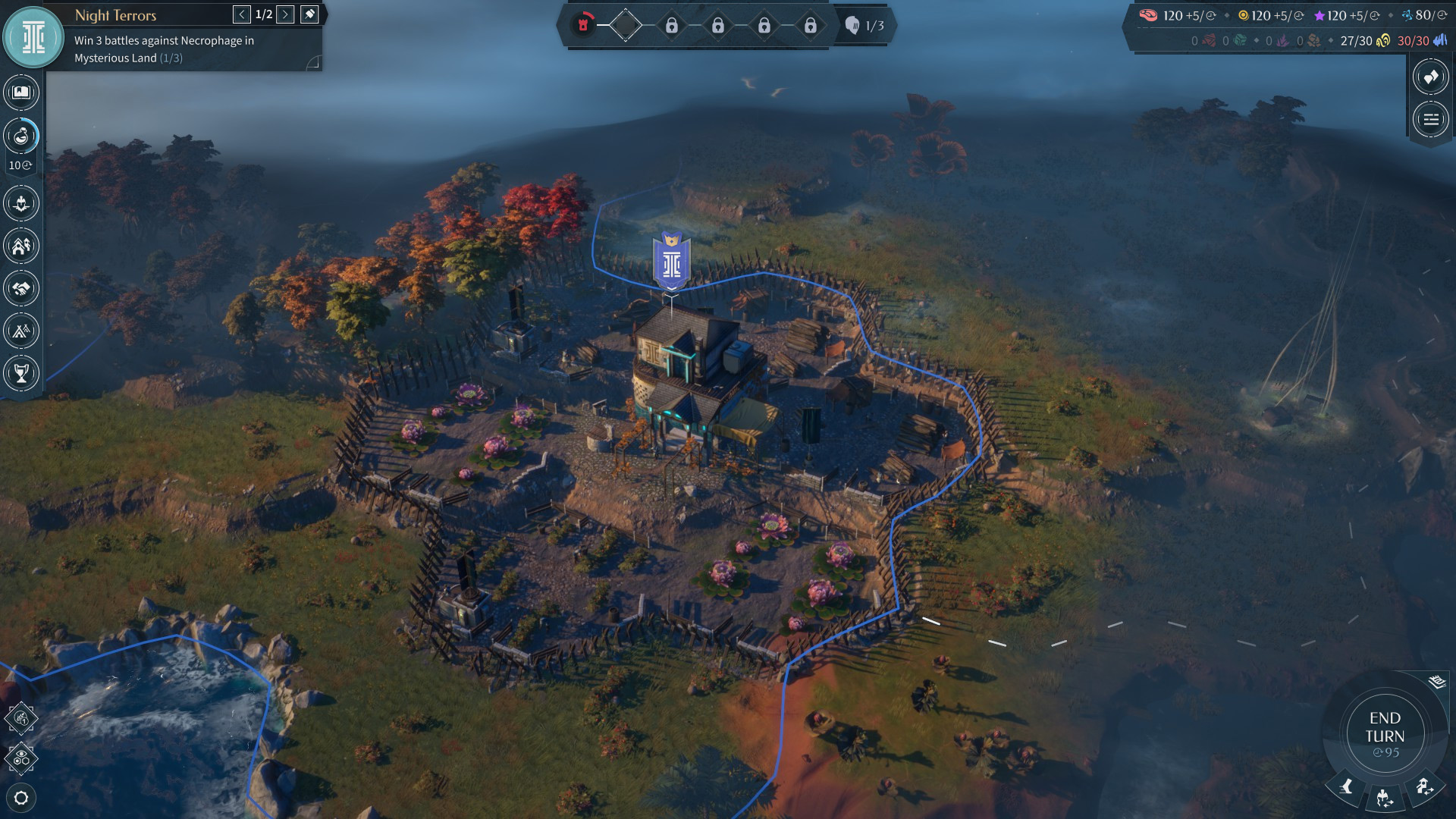
Task: Open the trophy victory screen
Action: 21,373
